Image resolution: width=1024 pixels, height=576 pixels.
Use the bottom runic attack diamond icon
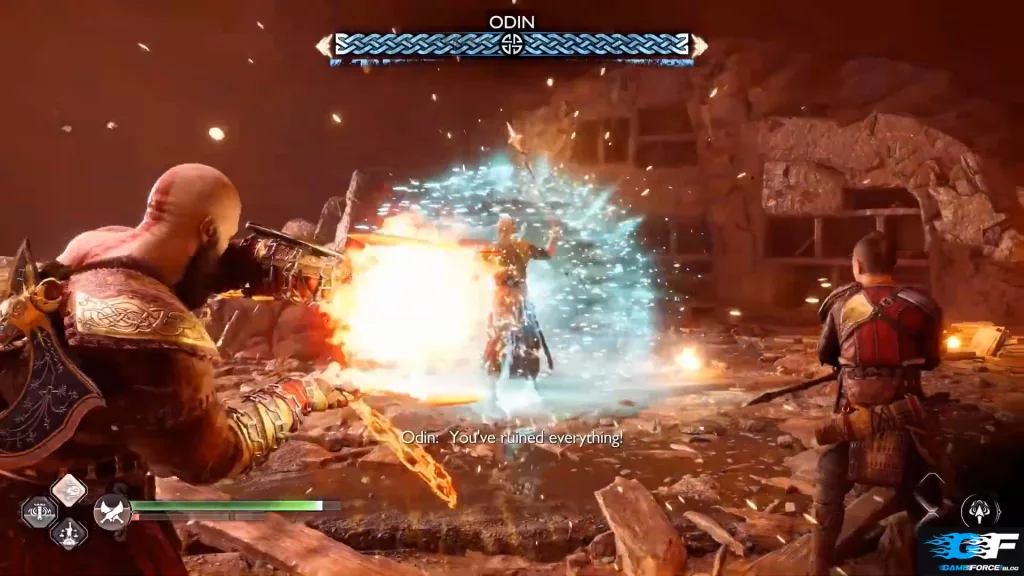tap(68, 533)
